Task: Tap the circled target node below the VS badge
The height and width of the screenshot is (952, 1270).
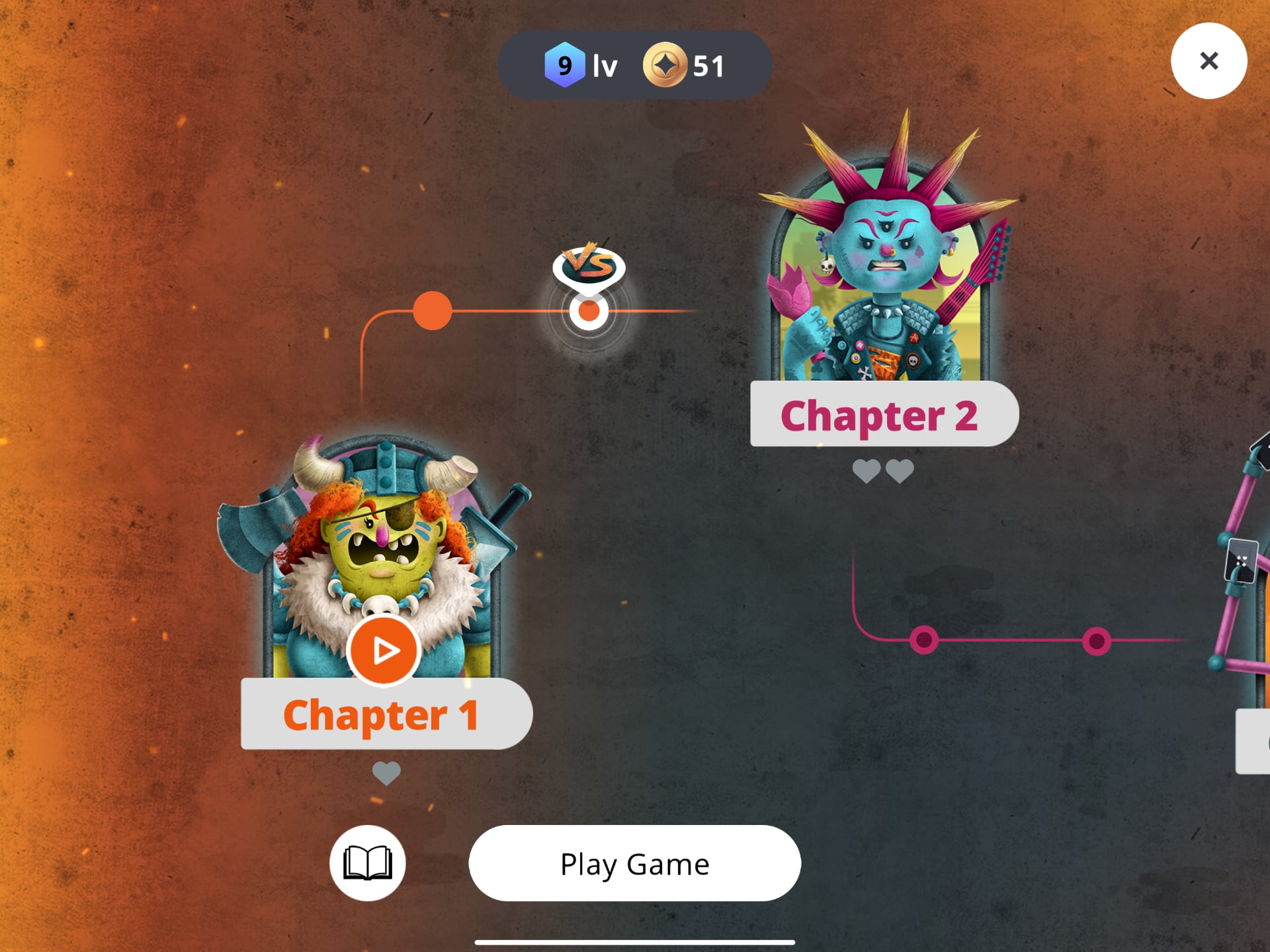Action: point(589,310)
